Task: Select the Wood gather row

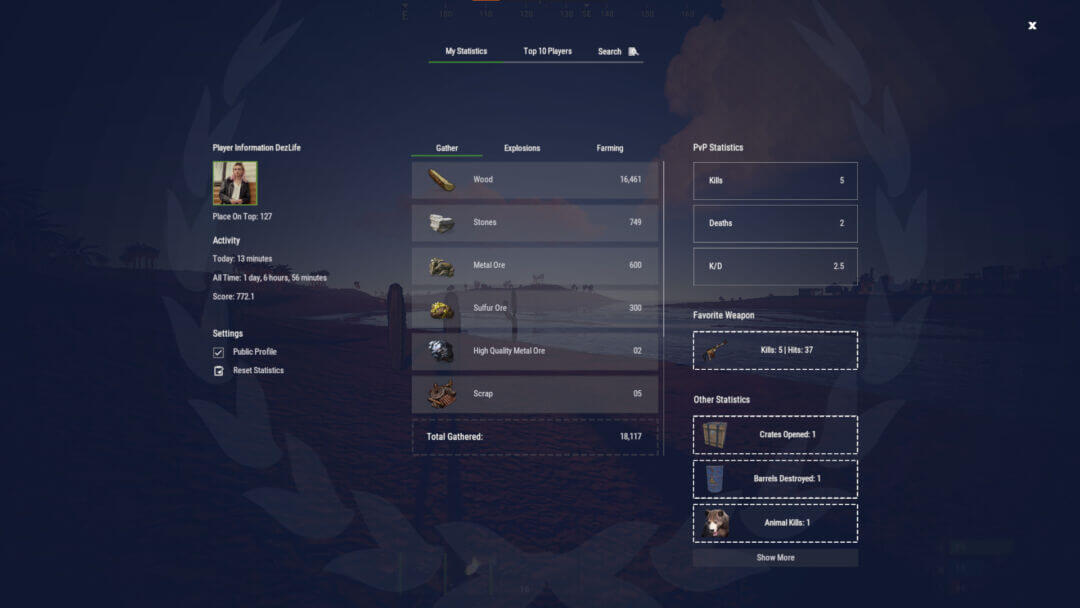Action: coord(535,180)
